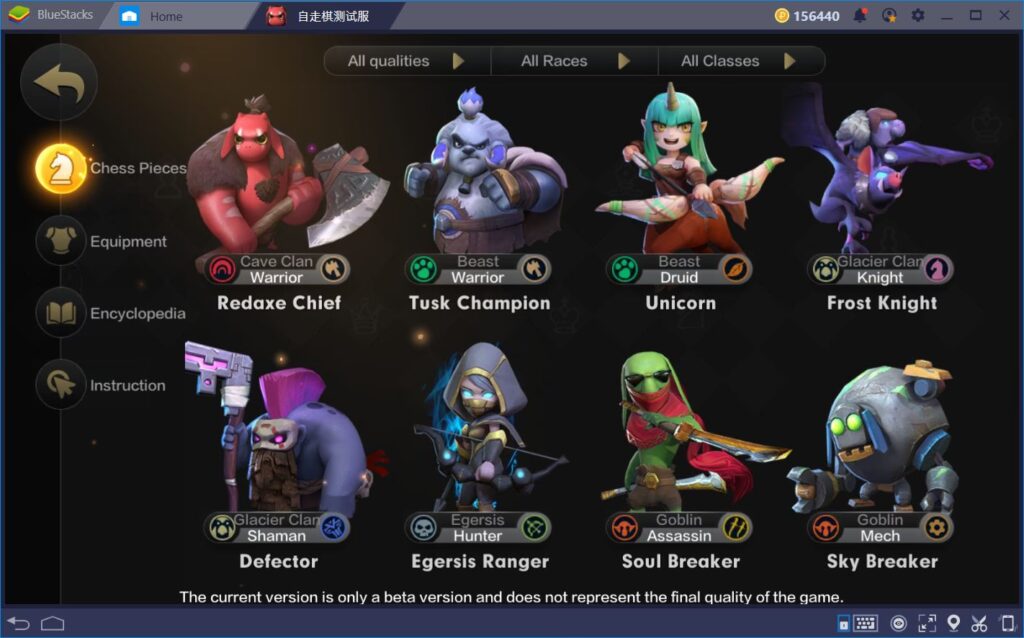Show the Instruction section
The image size is (1024, 638).
click(x=62, y=385)
